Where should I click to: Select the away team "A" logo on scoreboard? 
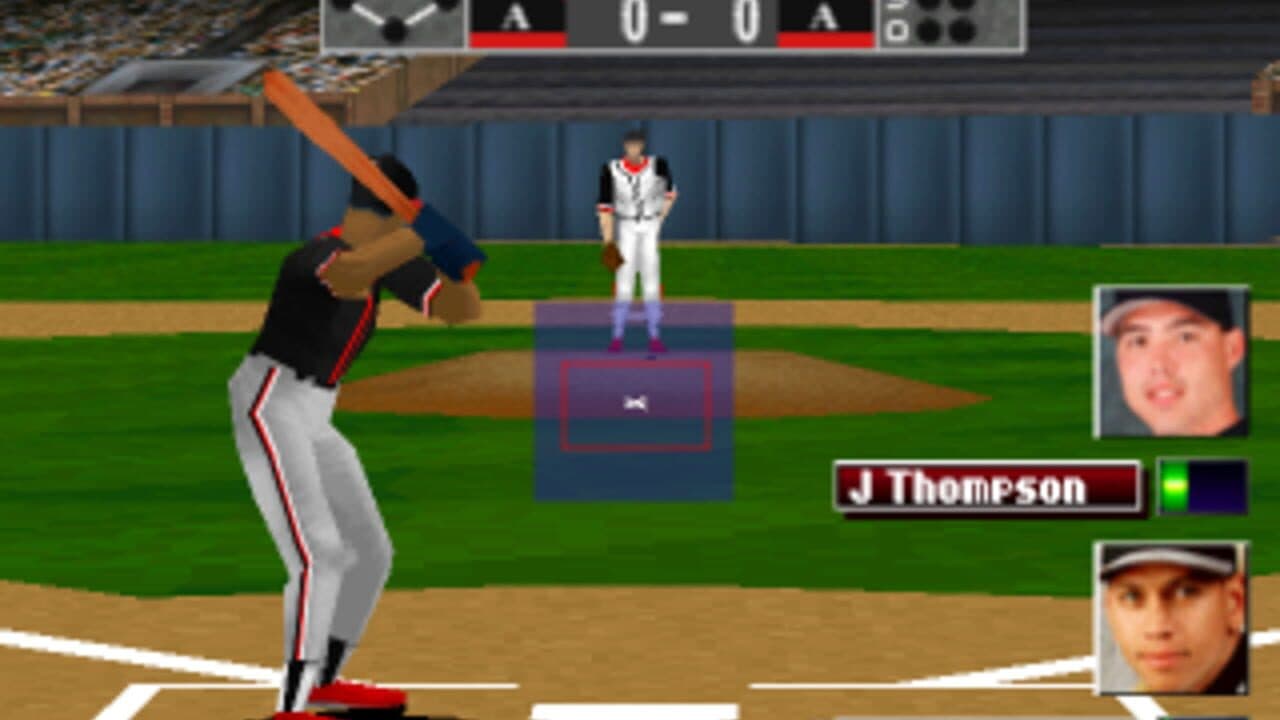pyautogui.click(x=516, y=15)
